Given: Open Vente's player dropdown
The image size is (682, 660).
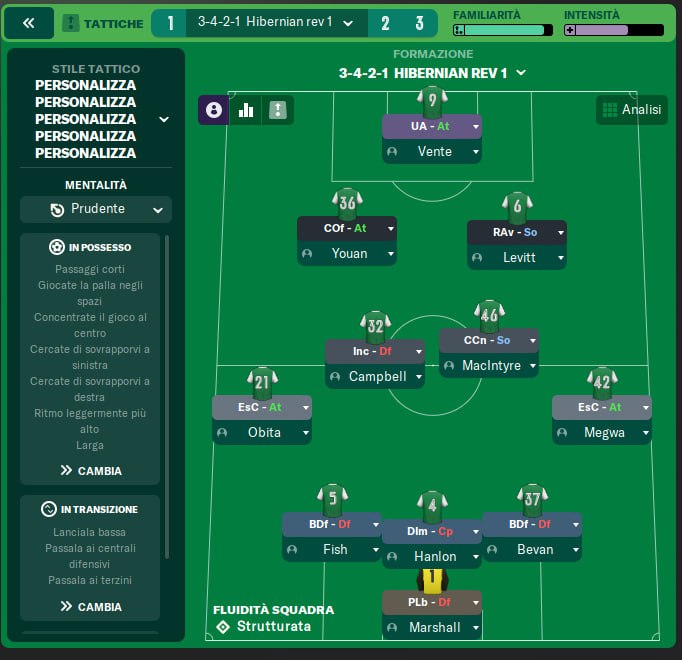Looking at the screenshot, I should (x=476, y=152).
